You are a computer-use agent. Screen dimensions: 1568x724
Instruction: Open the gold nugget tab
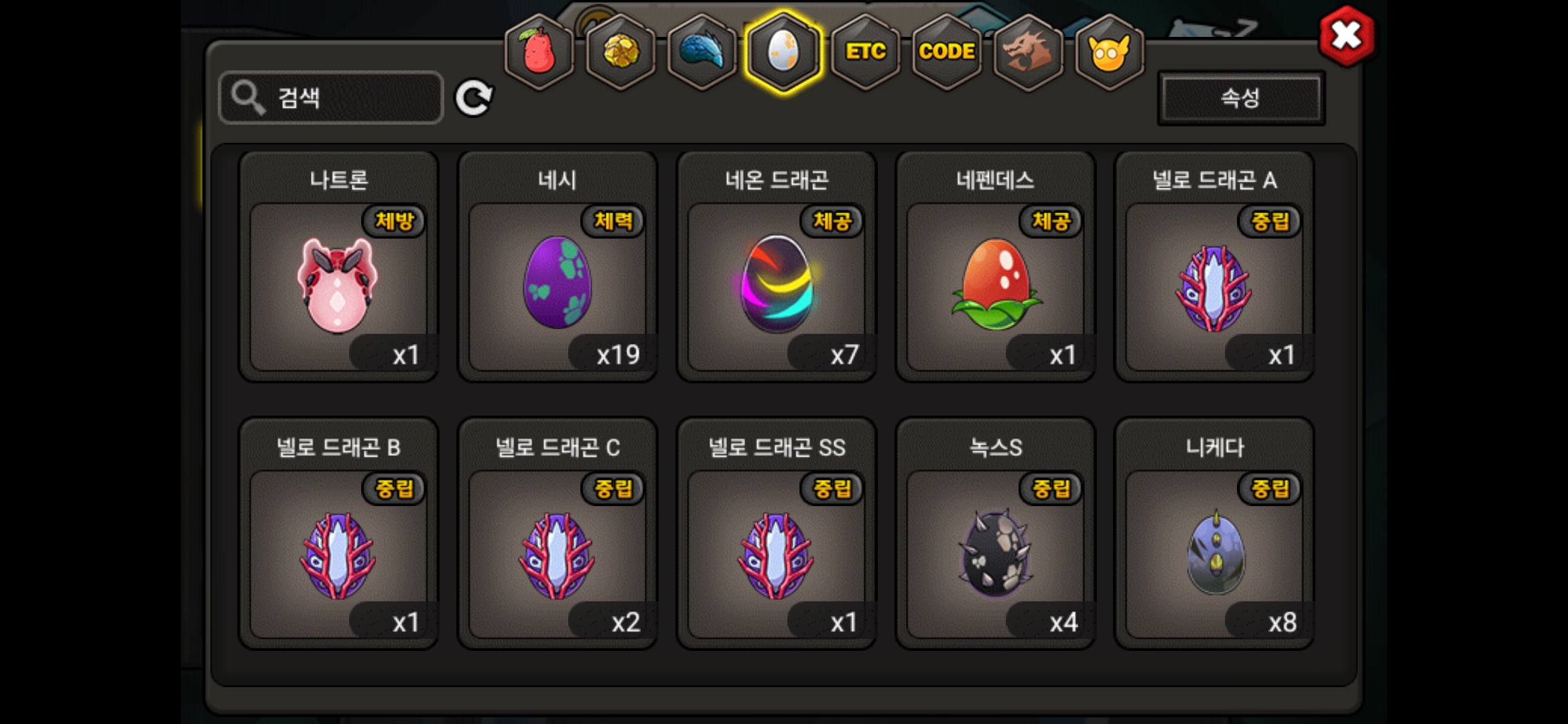(621, 52)
